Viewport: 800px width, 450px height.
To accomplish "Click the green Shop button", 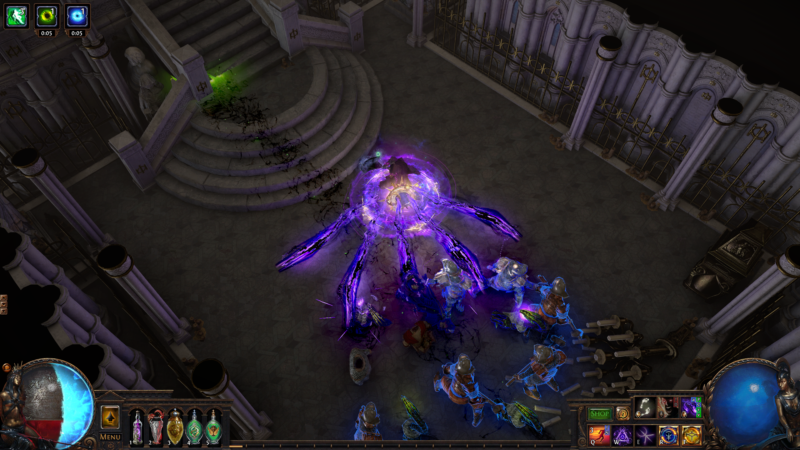I will pyautogui.click(x=599, y=413).
